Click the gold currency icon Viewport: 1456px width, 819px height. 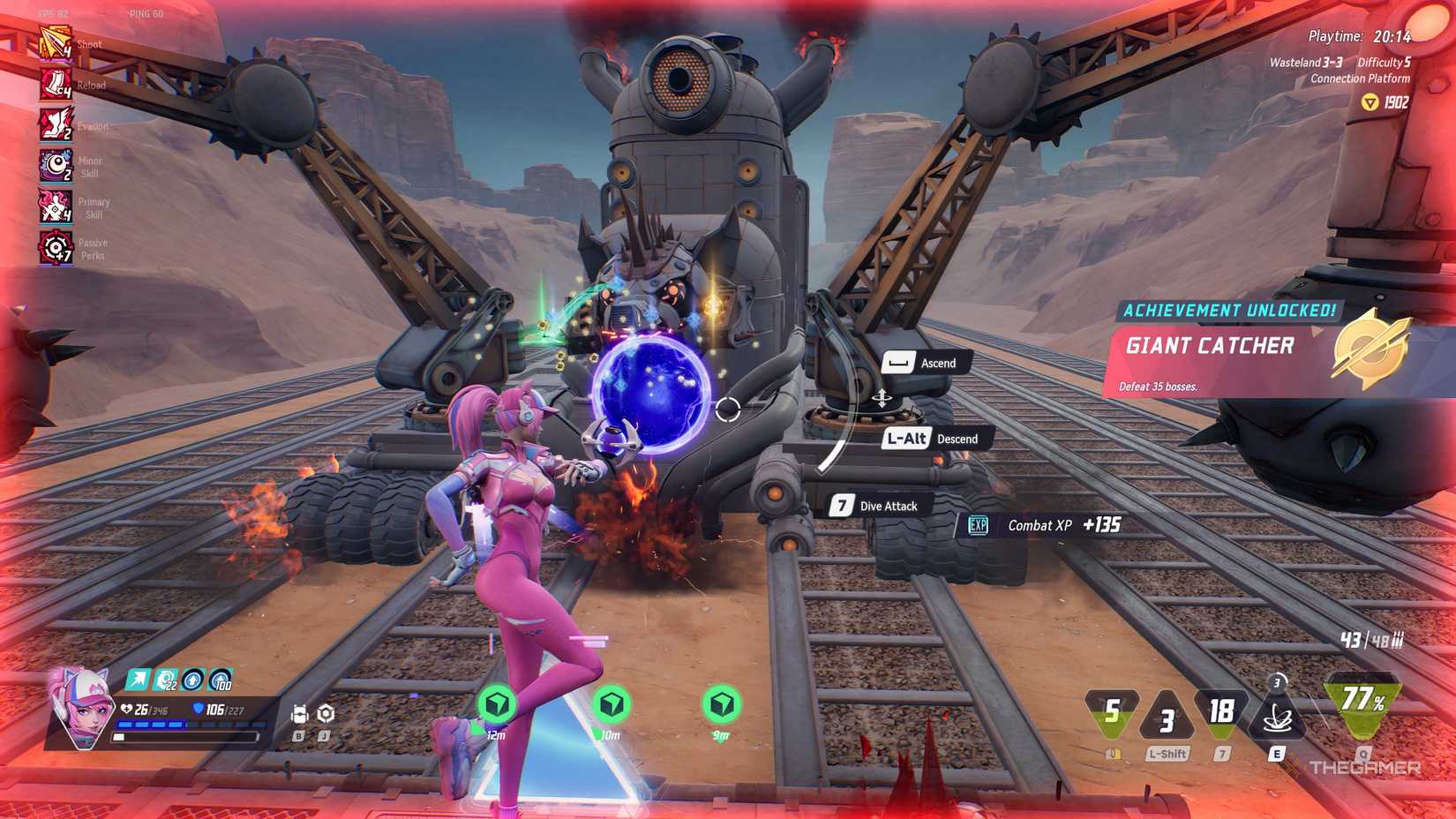(1370, 103)
